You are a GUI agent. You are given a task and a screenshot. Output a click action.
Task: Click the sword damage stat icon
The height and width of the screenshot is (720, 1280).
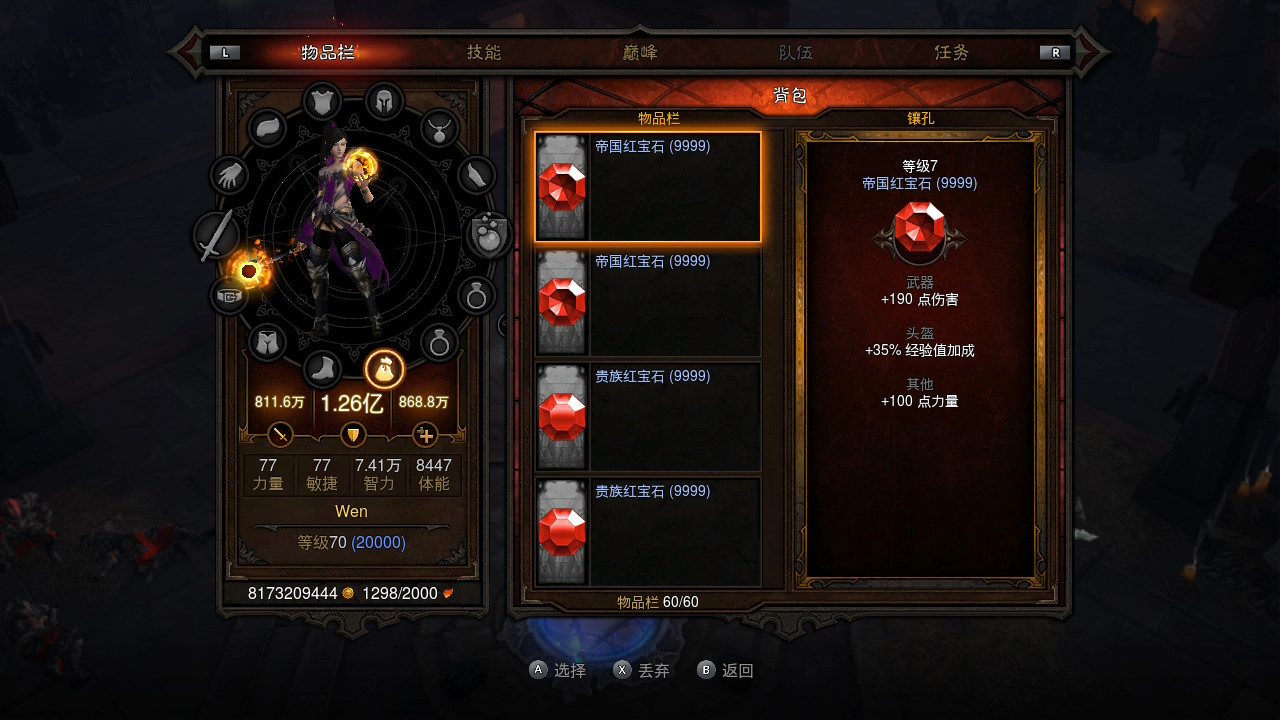pyautogui.click(x=281, y=435)
